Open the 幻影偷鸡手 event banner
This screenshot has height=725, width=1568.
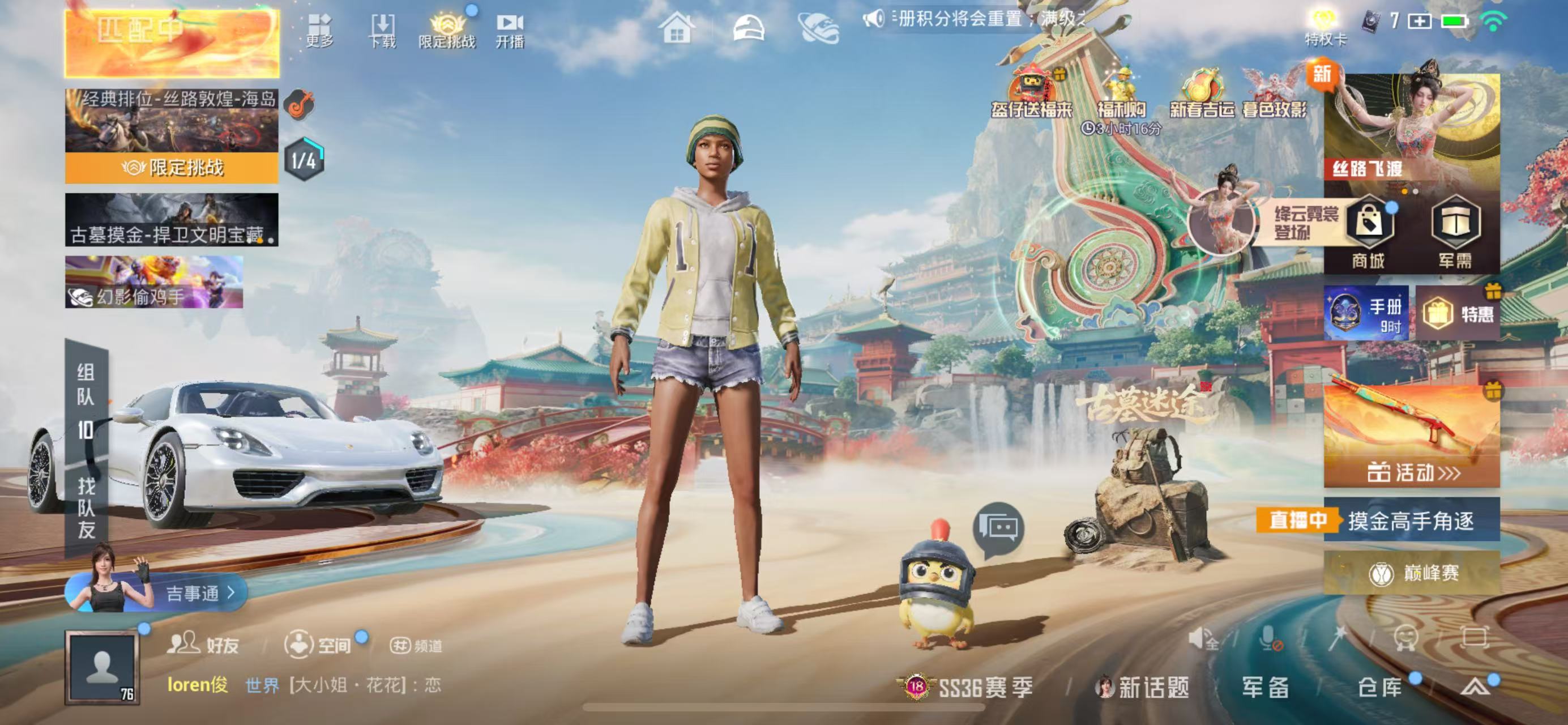154,282
